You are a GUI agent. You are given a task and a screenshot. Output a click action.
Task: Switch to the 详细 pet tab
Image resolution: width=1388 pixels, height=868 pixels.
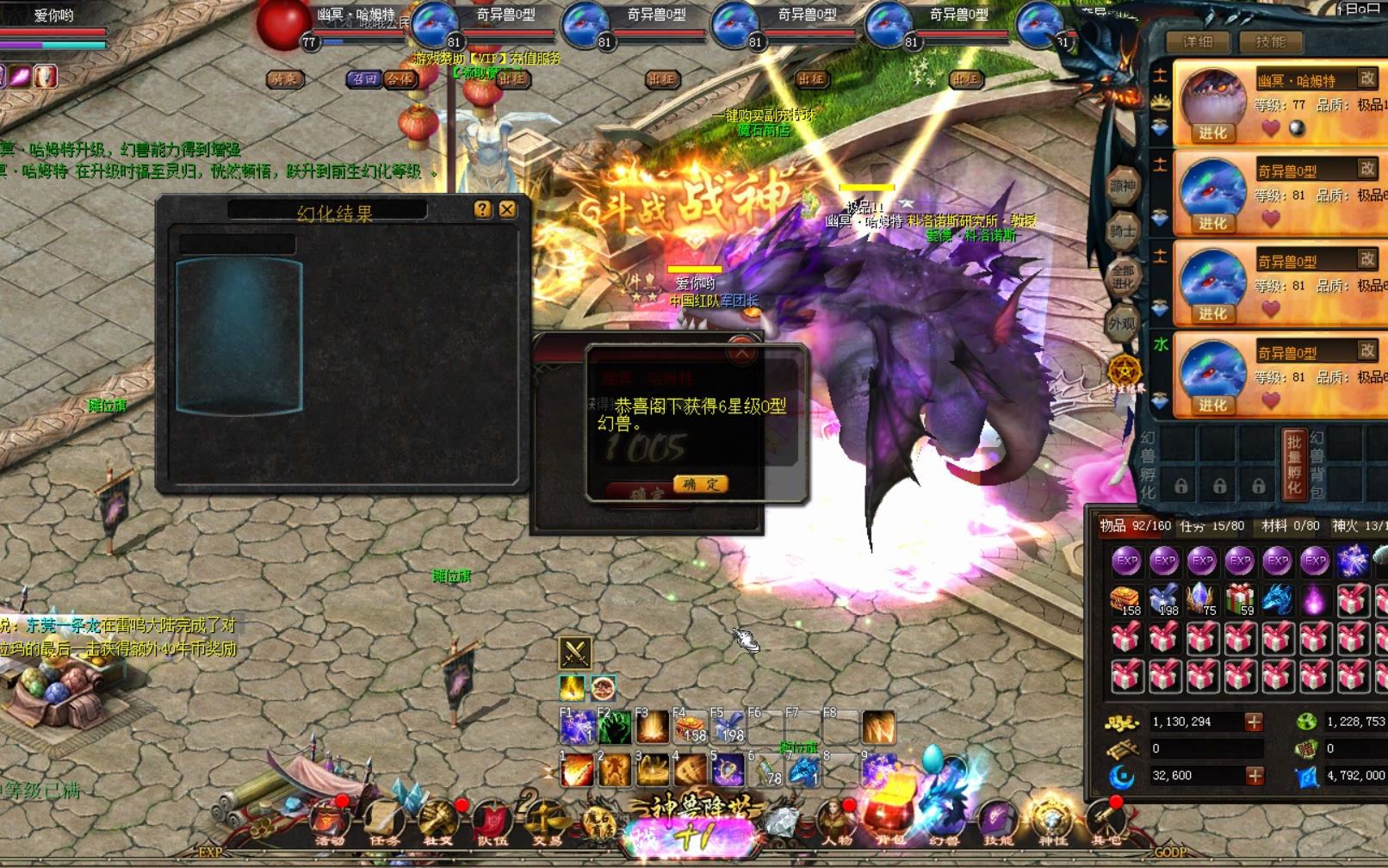click(1197, 41)
